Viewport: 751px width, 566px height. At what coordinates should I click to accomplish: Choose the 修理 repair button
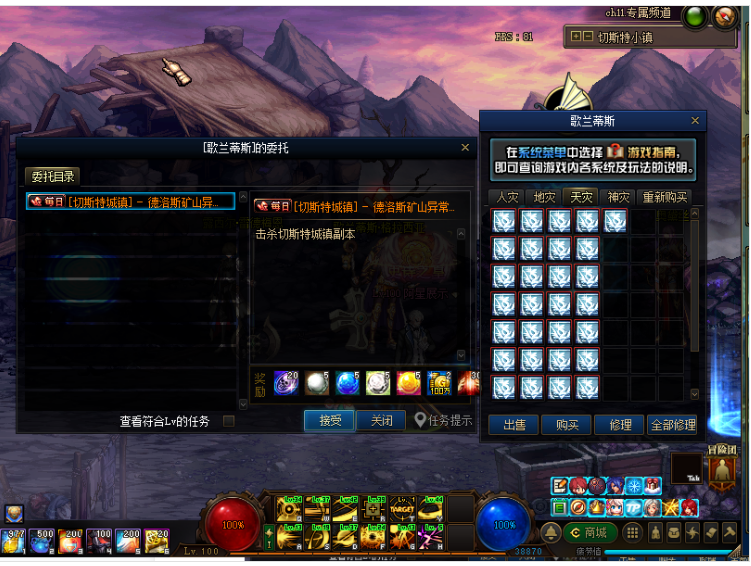620,425
